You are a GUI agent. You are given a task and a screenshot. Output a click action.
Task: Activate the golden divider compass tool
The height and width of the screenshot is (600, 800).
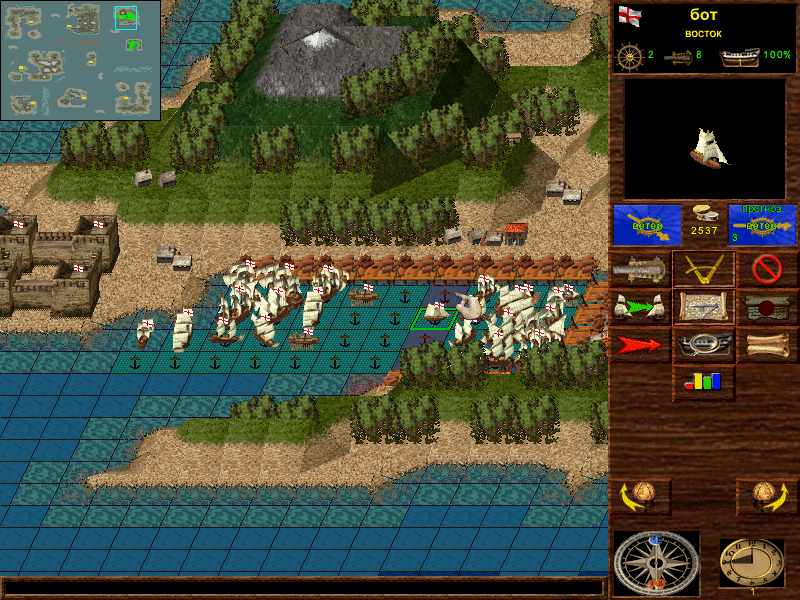703,269
